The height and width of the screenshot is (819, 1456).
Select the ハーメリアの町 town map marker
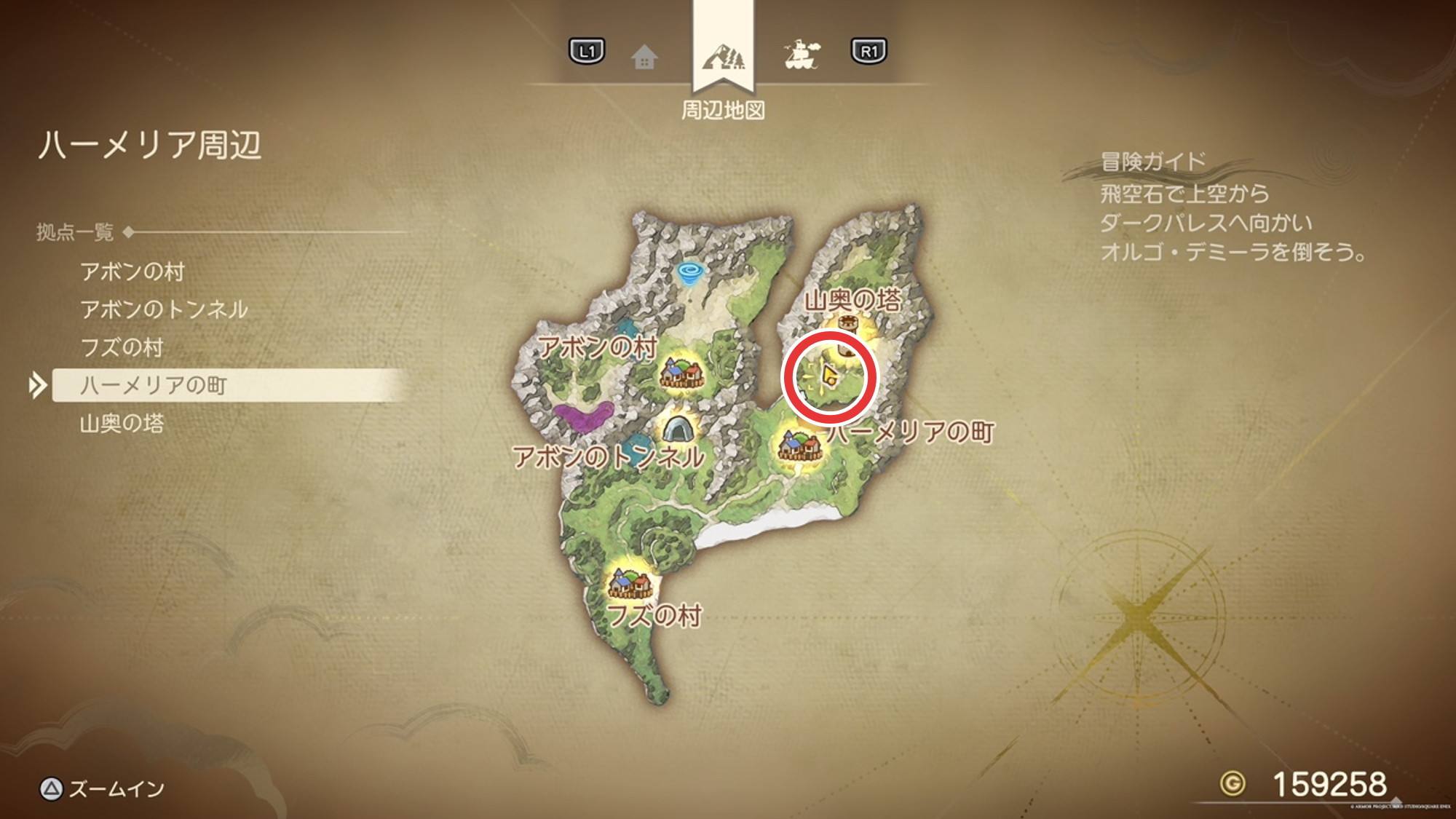tap(798, 444)
